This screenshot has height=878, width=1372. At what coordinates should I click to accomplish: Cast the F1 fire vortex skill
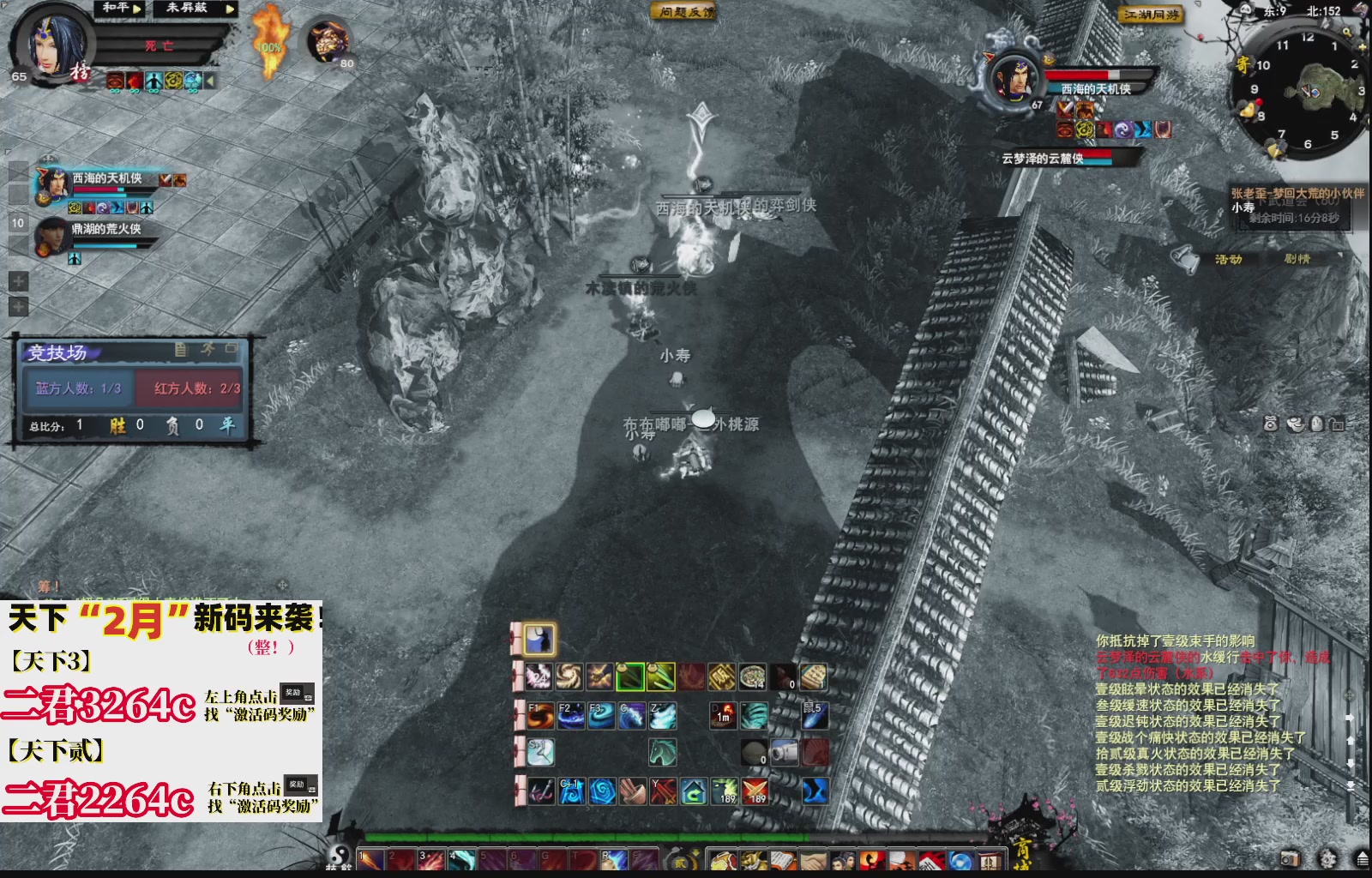point(540,716)
